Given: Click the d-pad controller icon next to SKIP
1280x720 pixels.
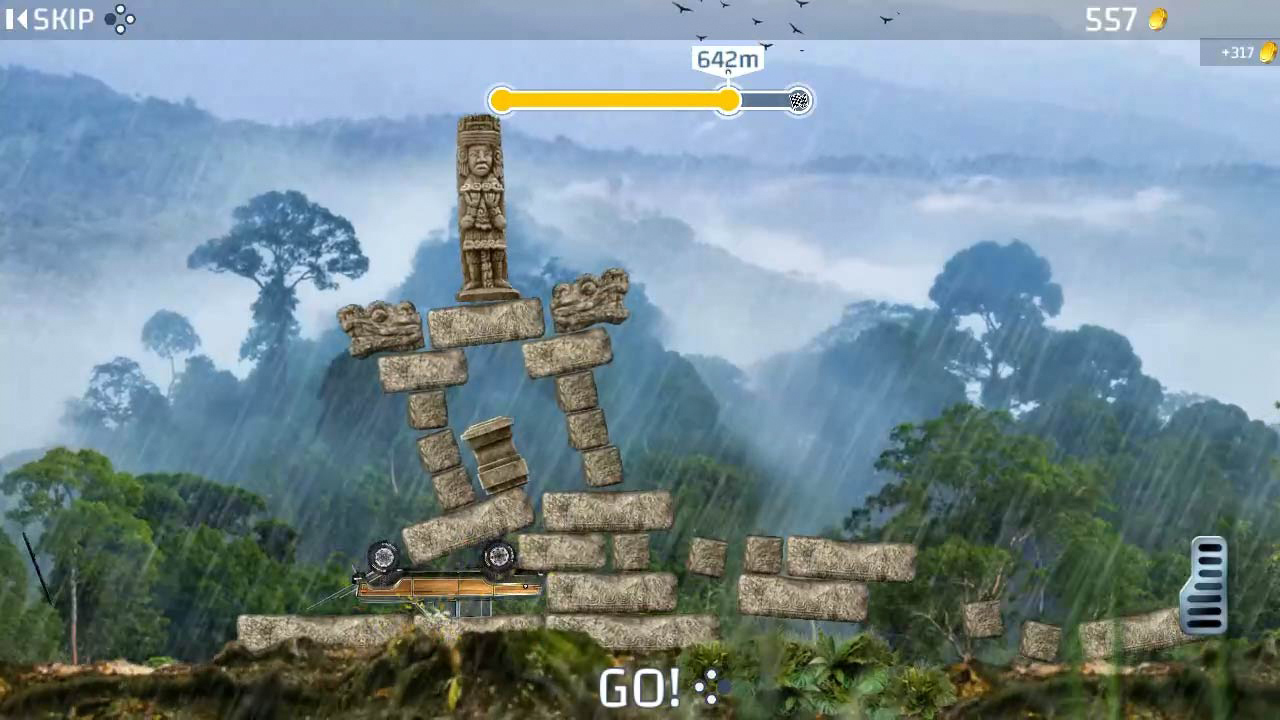Looking at the screenshot, I should (x=120, y=18).
